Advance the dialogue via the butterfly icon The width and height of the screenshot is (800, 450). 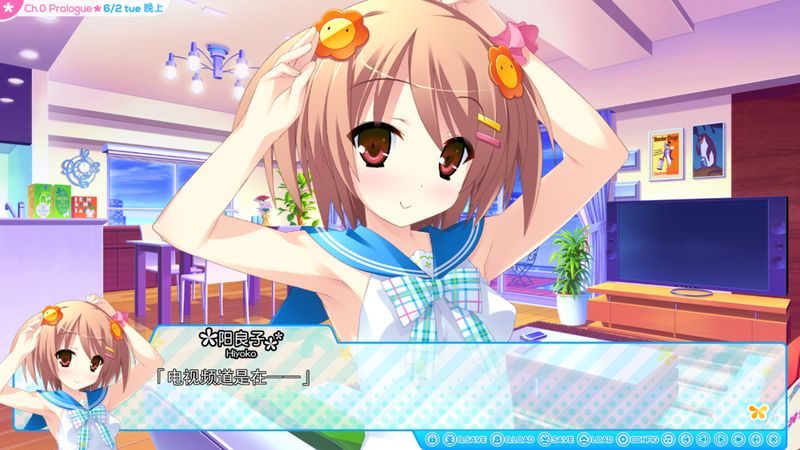point(757,411)
